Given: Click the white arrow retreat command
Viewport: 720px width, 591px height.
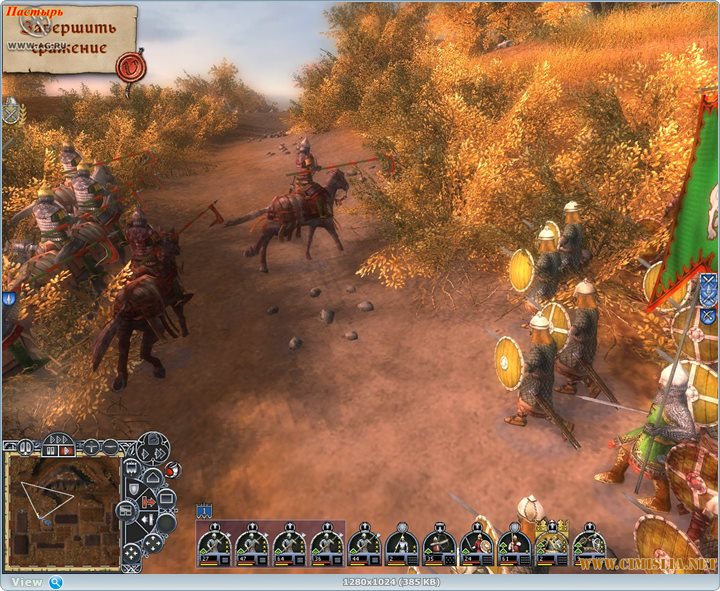Looking at the screenshot, I should coord(146,519).
